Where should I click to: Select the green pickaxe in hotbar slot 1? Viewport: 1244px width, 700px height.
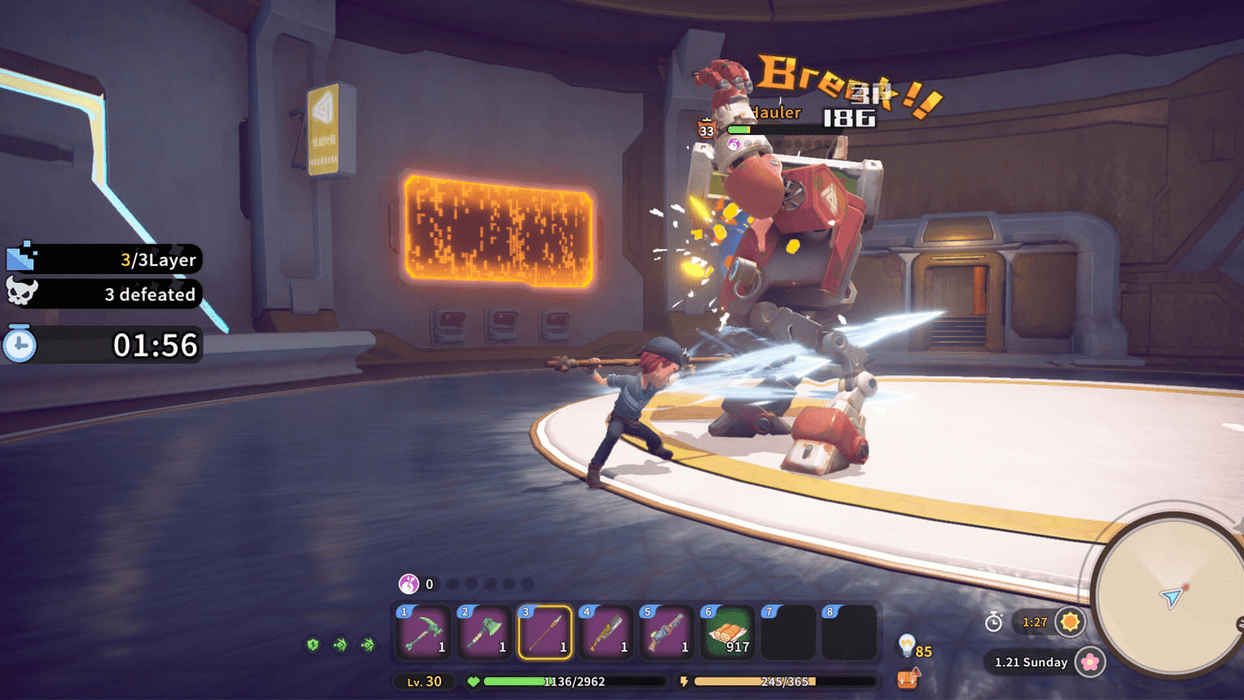[424, 633]
